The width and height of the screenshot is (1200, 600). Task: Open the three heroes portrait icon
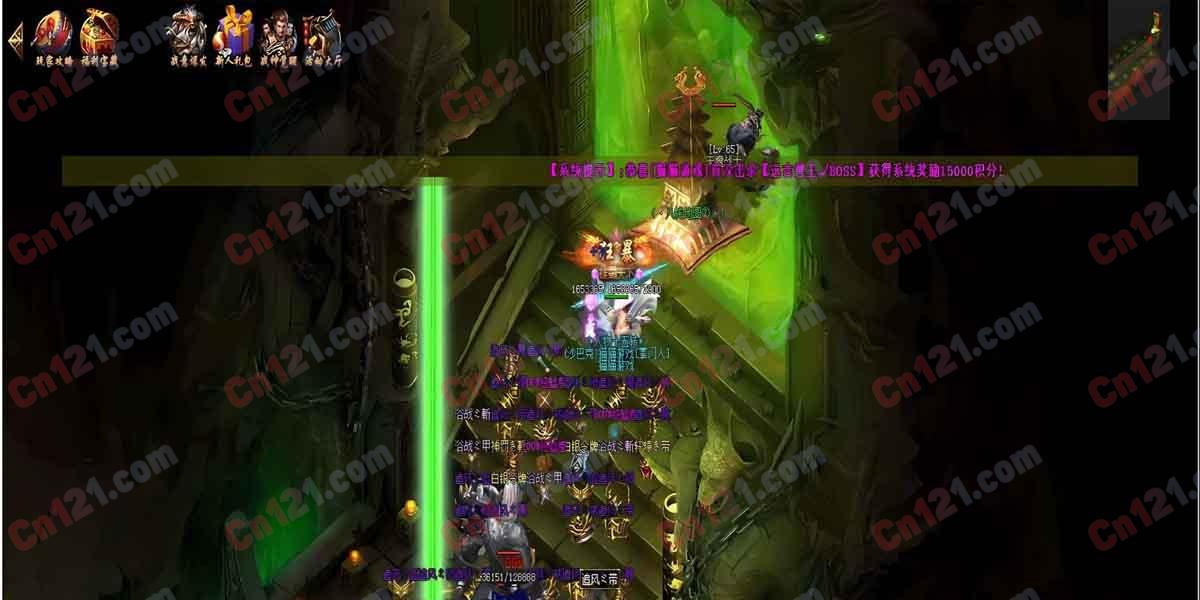click(x=279, y=36)
